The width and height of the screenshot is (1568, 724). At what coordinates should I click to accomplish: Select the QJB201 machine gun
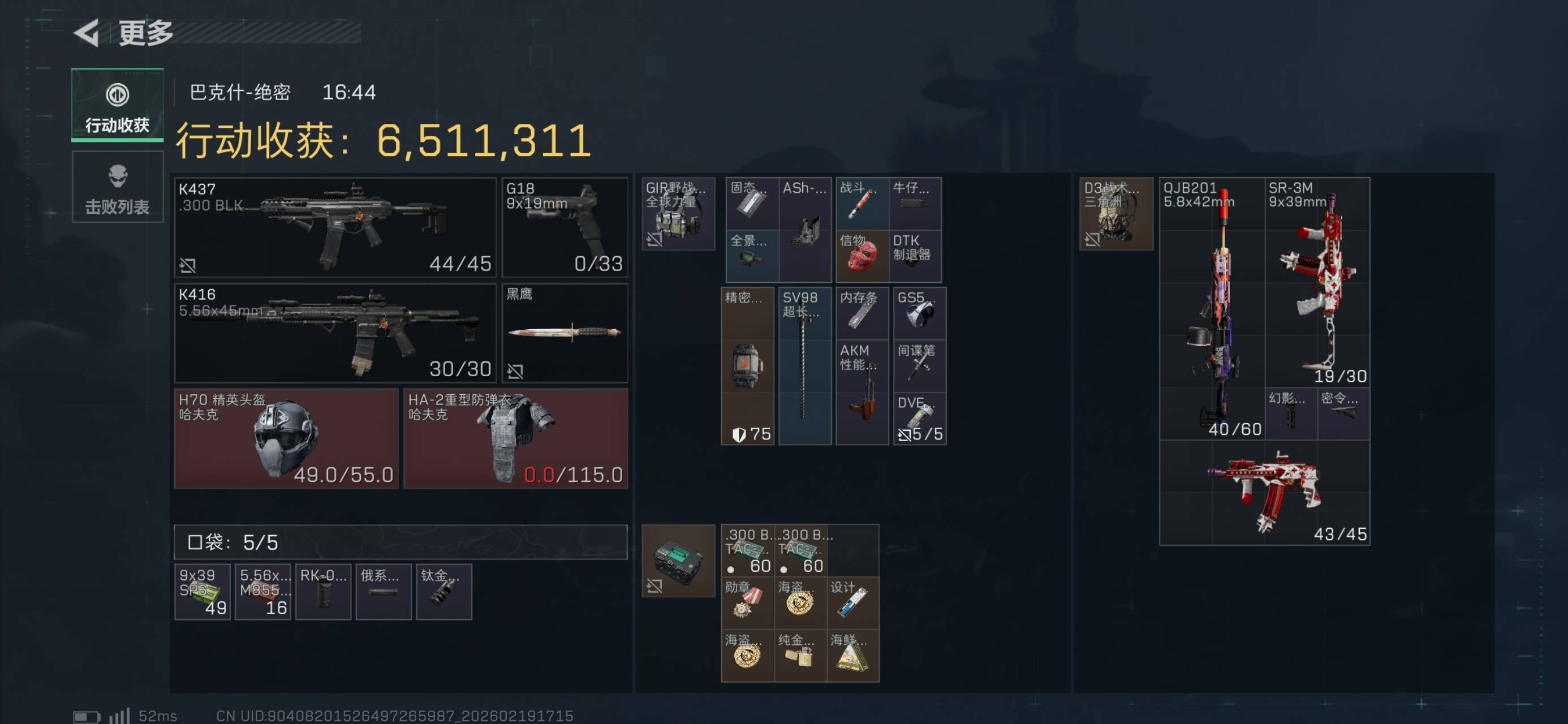coord(1211,308)
